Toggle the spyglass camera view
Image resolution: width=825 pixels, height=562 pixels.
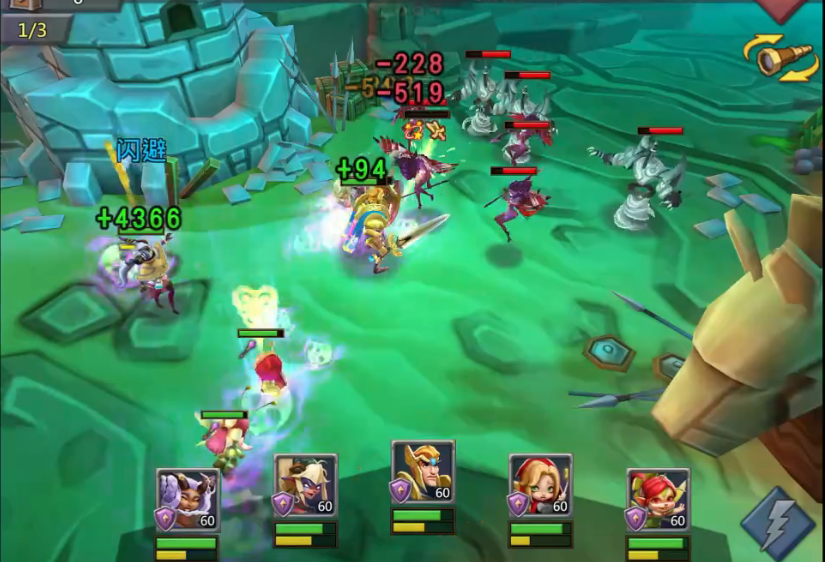tap(781, 58)
